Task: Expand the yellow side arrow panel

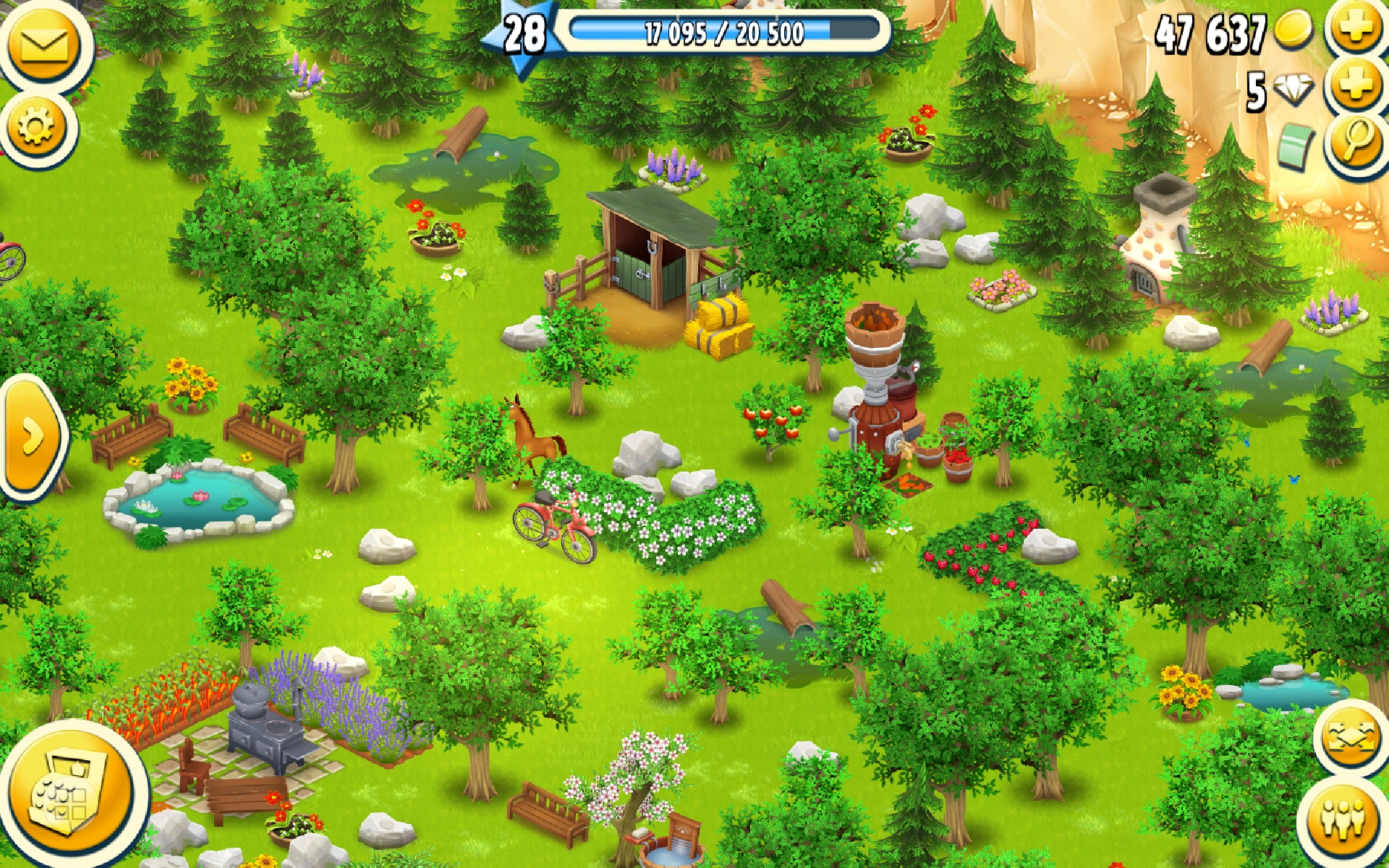Action: pos(32,436)
